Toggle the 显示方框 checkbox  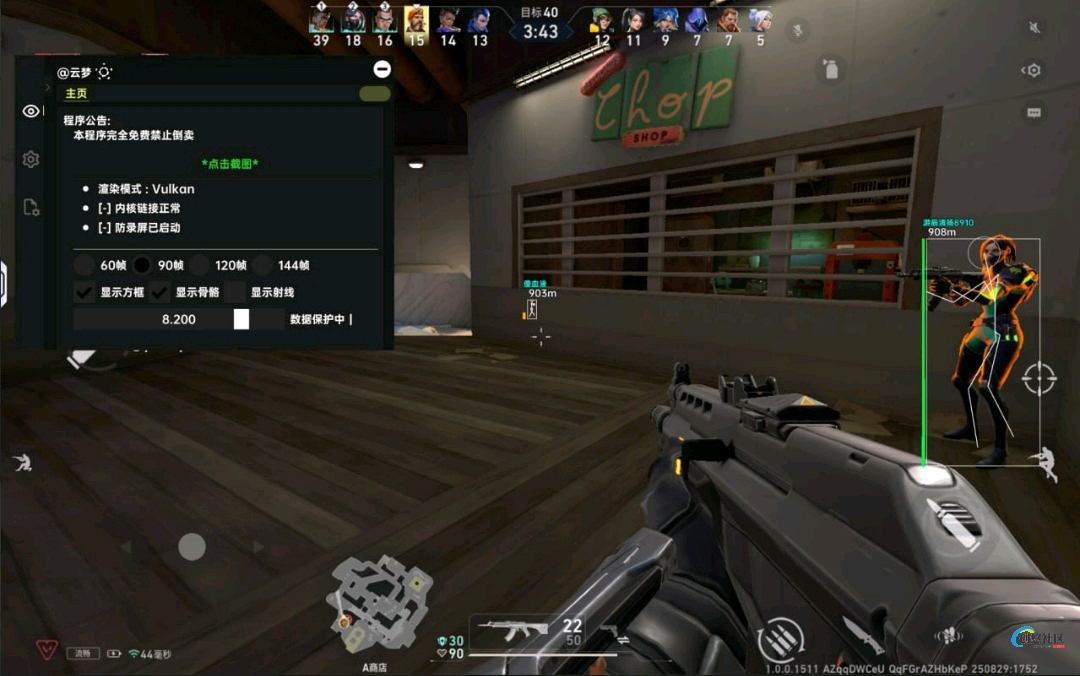tap(85, 293)
